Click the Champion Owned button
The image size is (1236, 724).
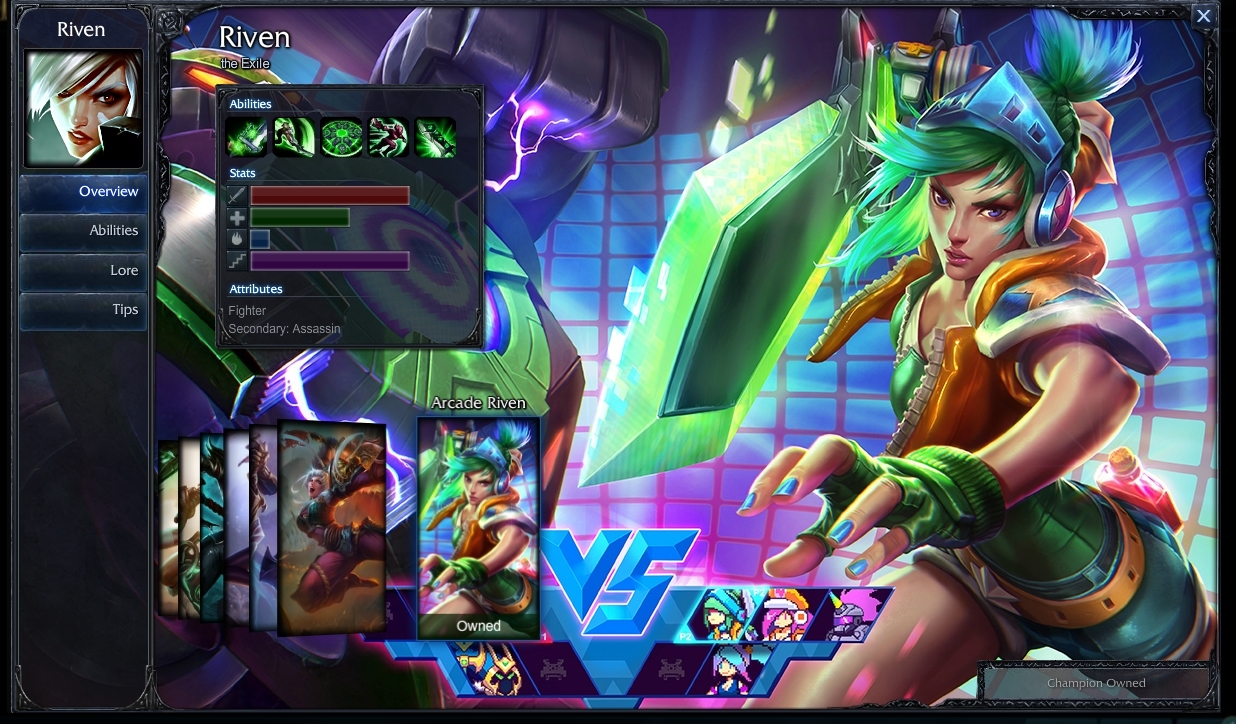click(1096, 684)
